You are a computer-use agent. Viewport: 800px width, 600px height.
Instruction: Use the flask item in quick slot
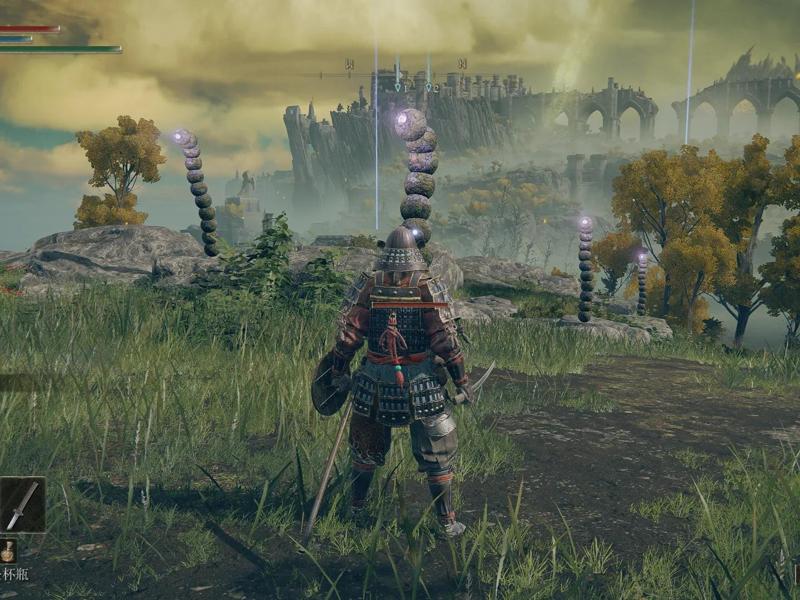pyautogui.click(x=8, y=551)
